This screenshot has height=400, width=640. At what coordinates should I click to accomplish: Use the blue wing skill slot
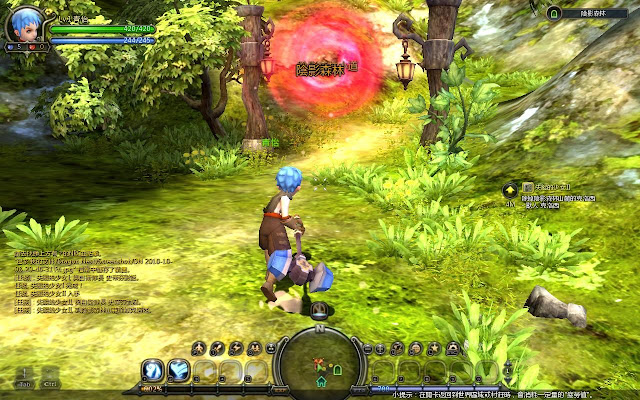pyautogui.click(x=180, y=371)
